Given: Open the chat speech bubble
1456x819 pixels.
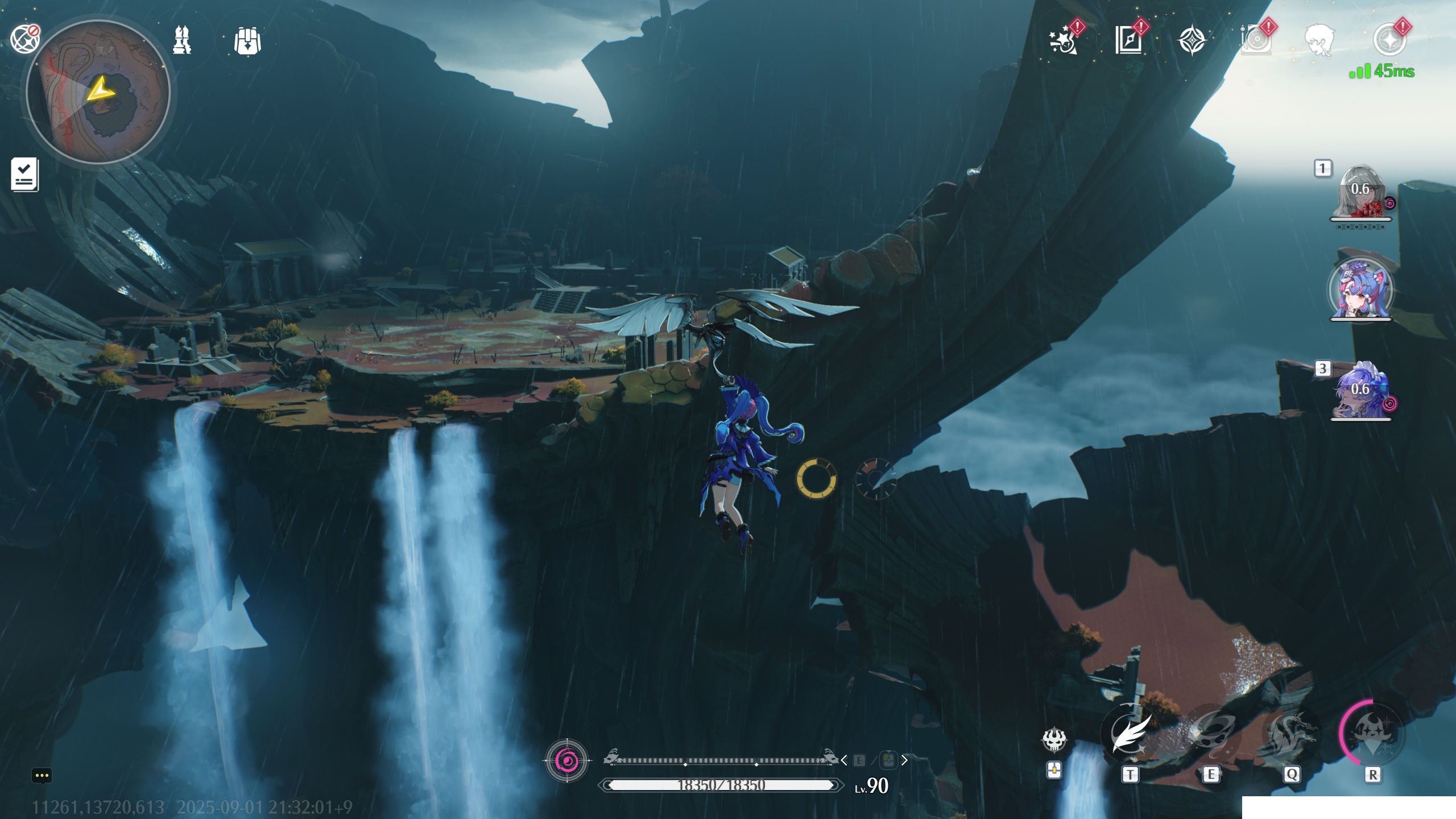Looking at the screenshot, I should tap(42, 776).
